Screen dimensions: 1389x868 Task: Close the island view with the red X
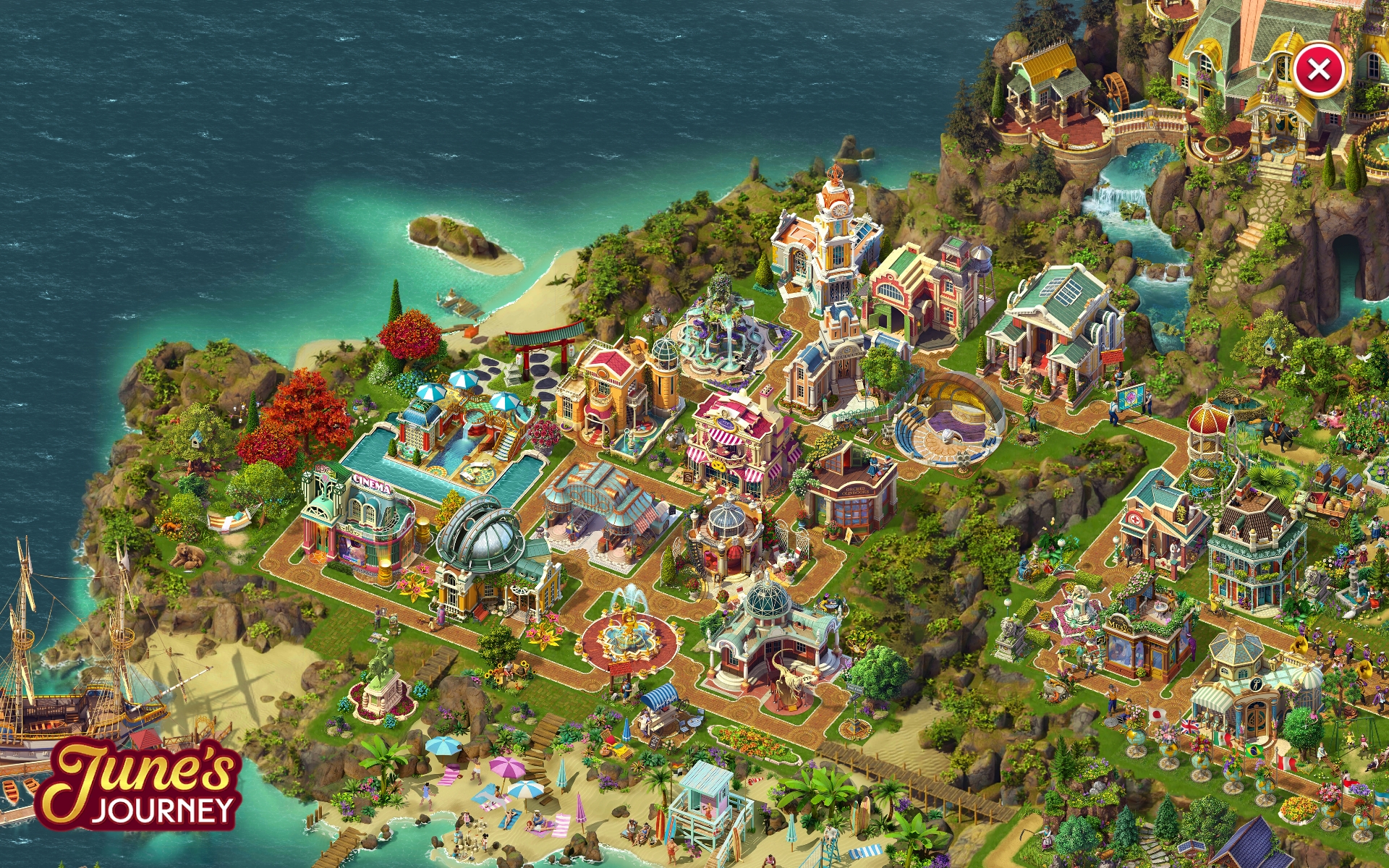tap(1318, 70)
